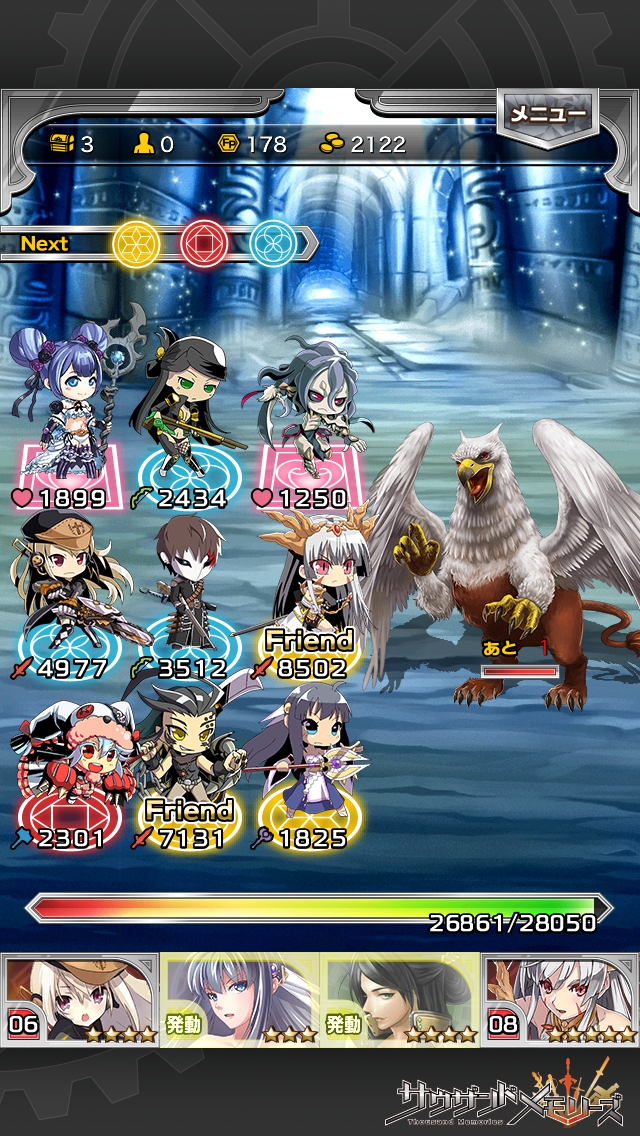Viewport: 640px width, 1136px height.
Task: Select the skill portrait with cooldown 06
Action: [x=80, y=999]
